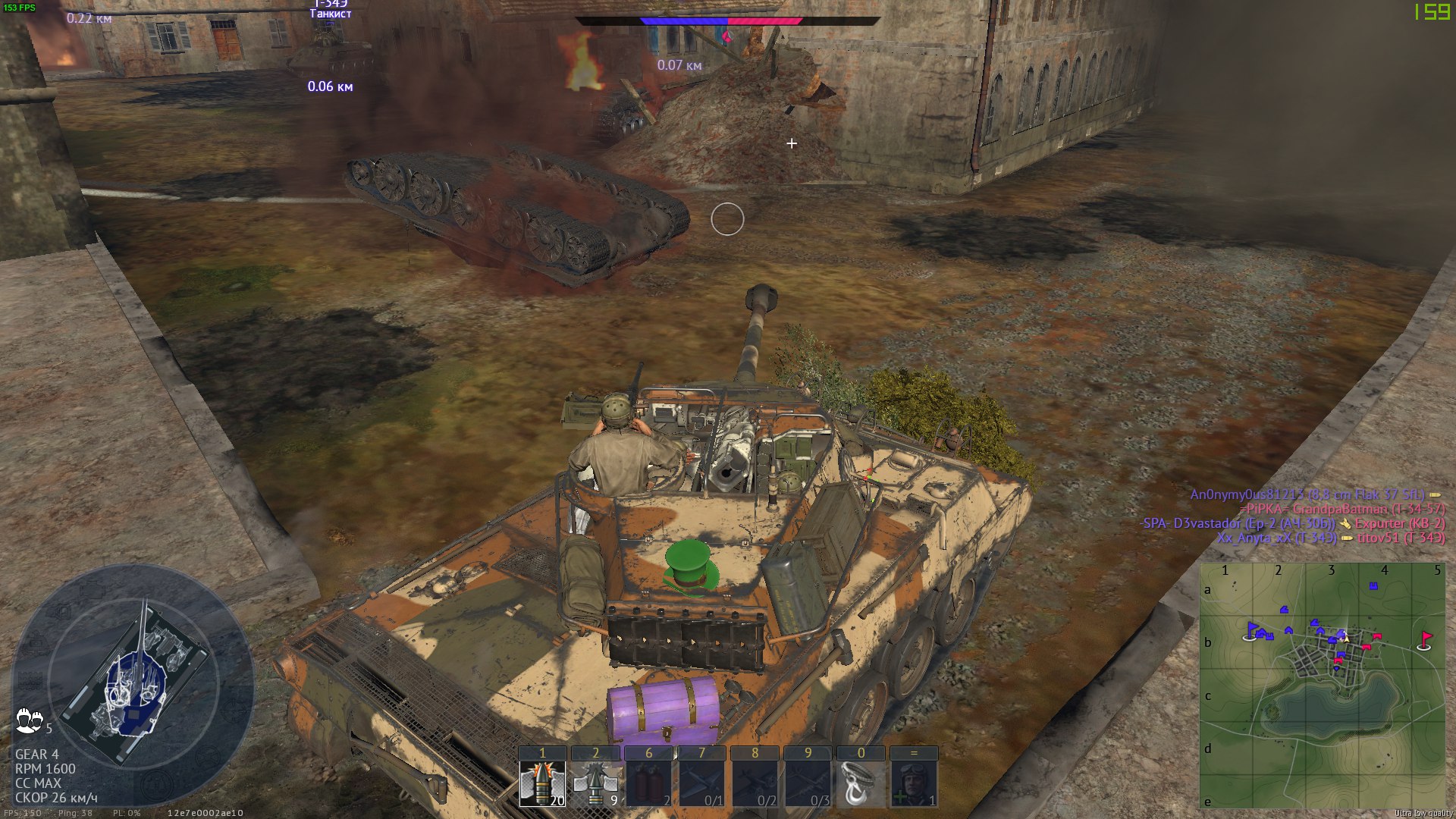The width and height of the screenshot is (1456, 819).
Task: Use the tow hook cable slot
Action: [x=861, y=783]
